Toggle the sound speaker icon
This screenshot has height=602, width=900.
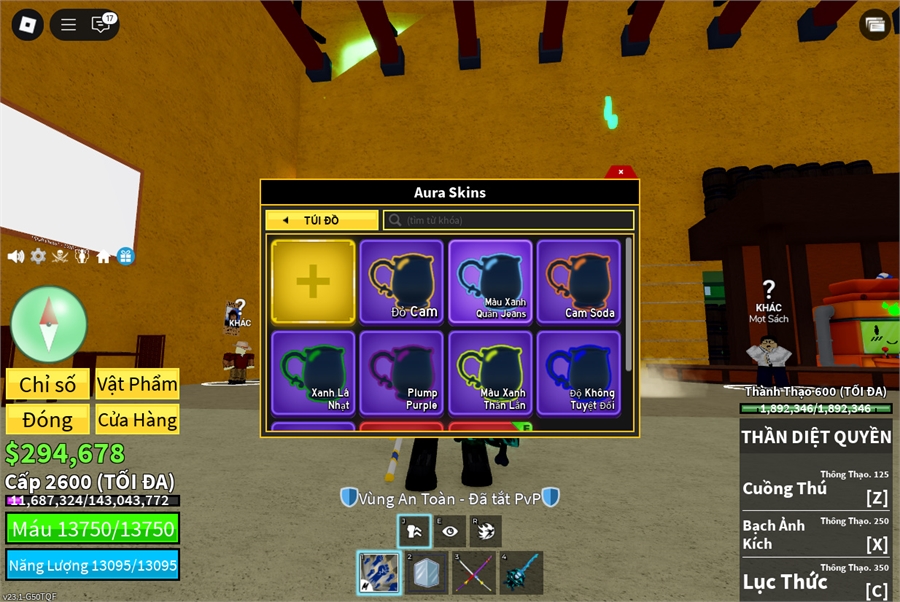click(16, 256)
